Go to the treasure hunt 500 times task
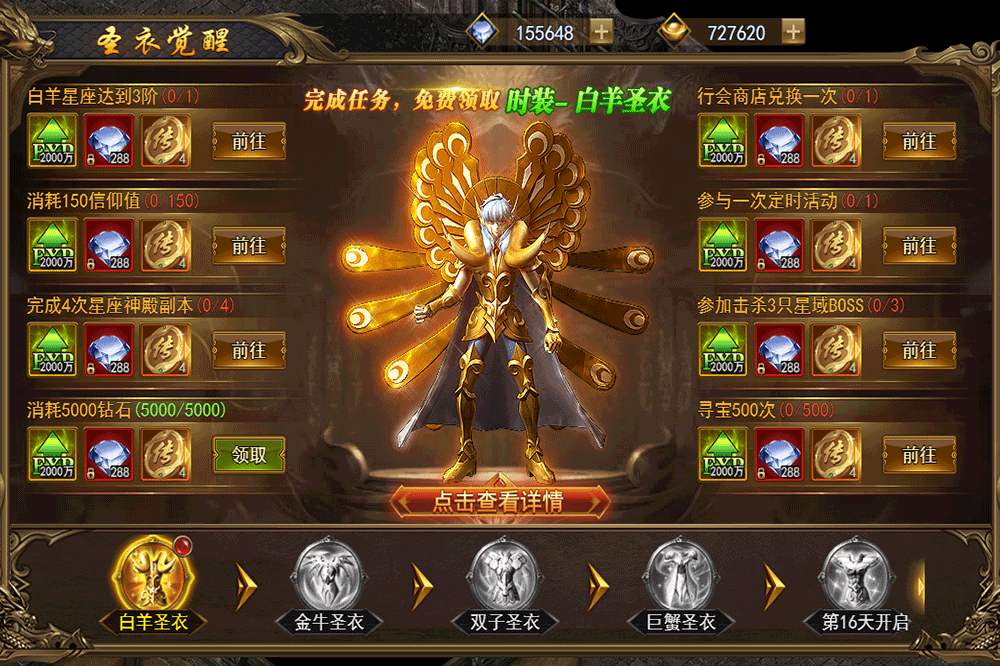 [x=919, y=455]
